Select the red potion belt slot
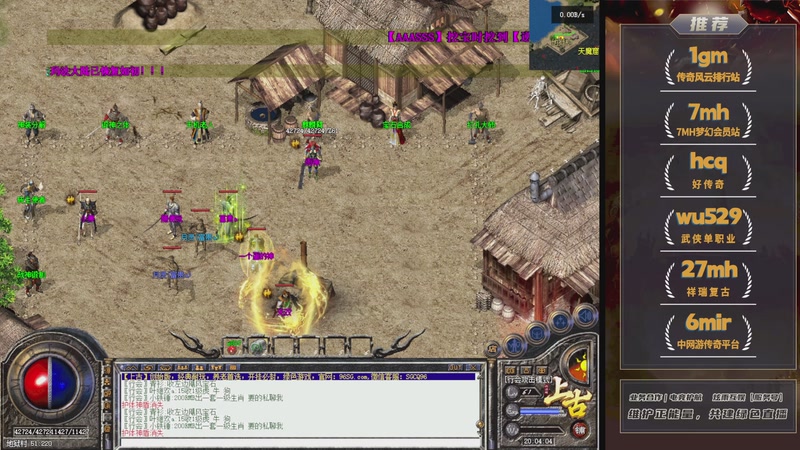Screen dimensions: 800x450 (232, 347)
